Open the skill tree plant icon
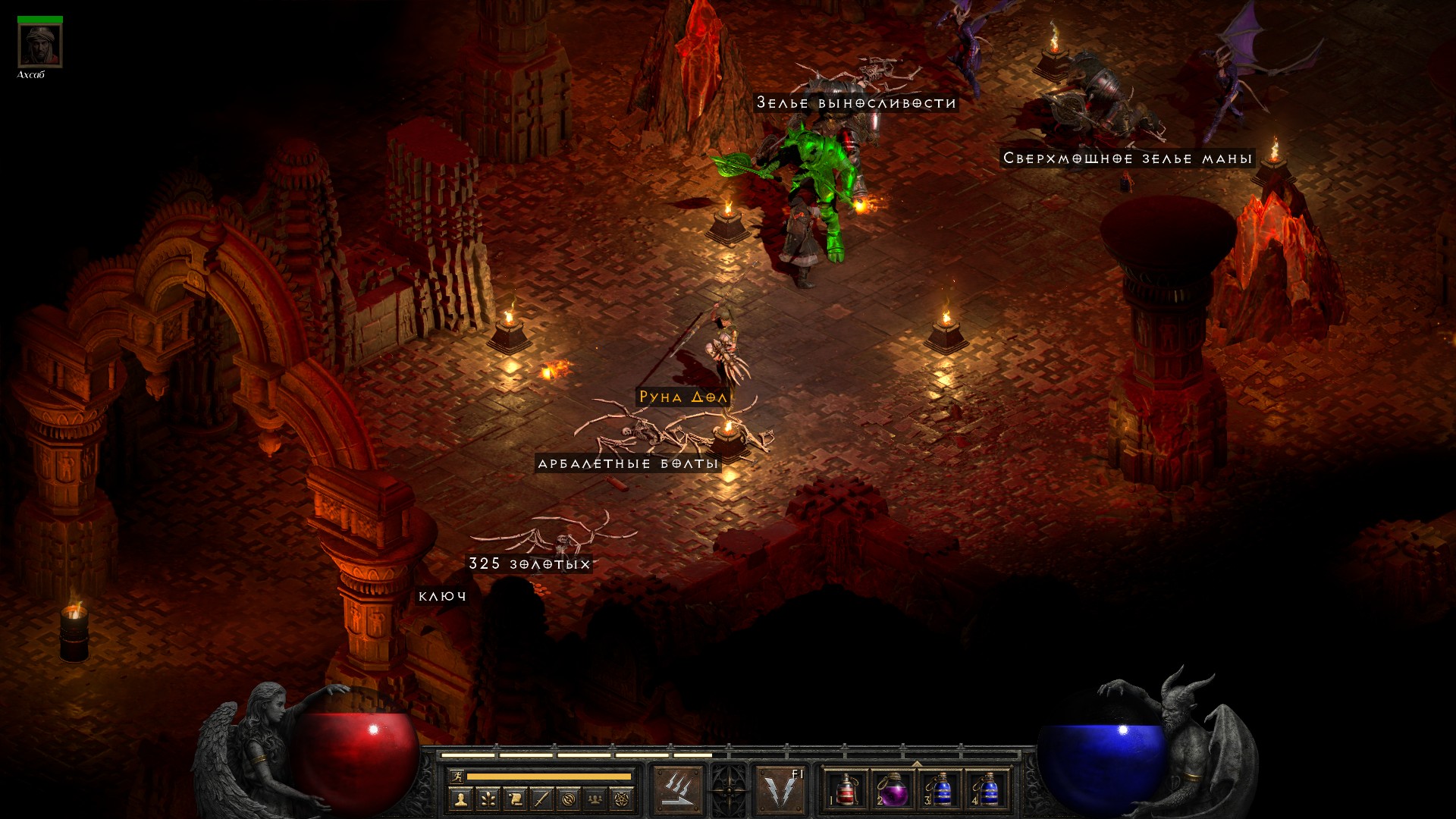Image resolution: width=1456 pixels, height=819 pixels. pyautogui.click(x=488, y=799)
